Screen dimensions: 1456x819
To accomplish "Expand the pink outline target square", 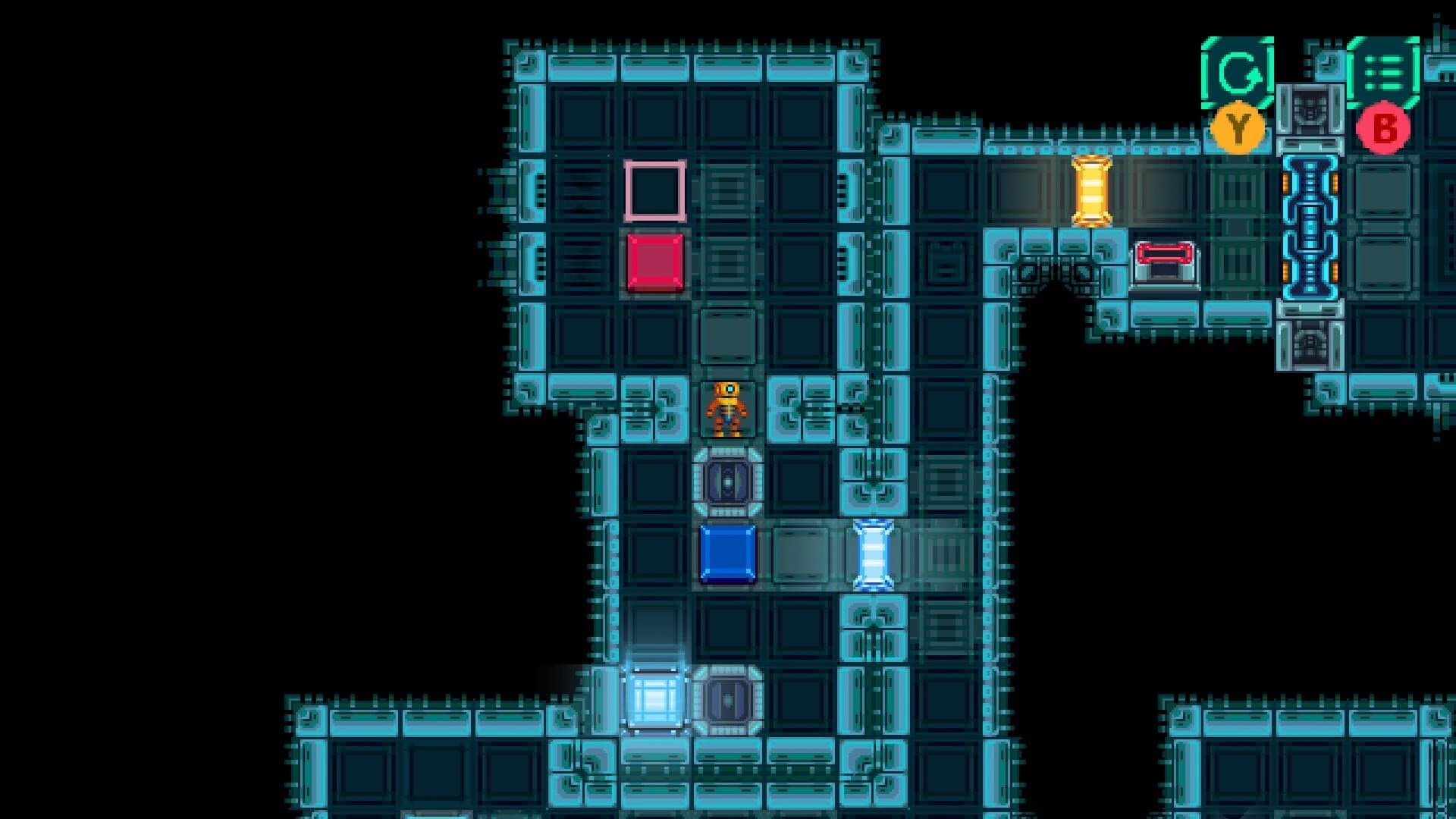I will [x=654, y=192].
